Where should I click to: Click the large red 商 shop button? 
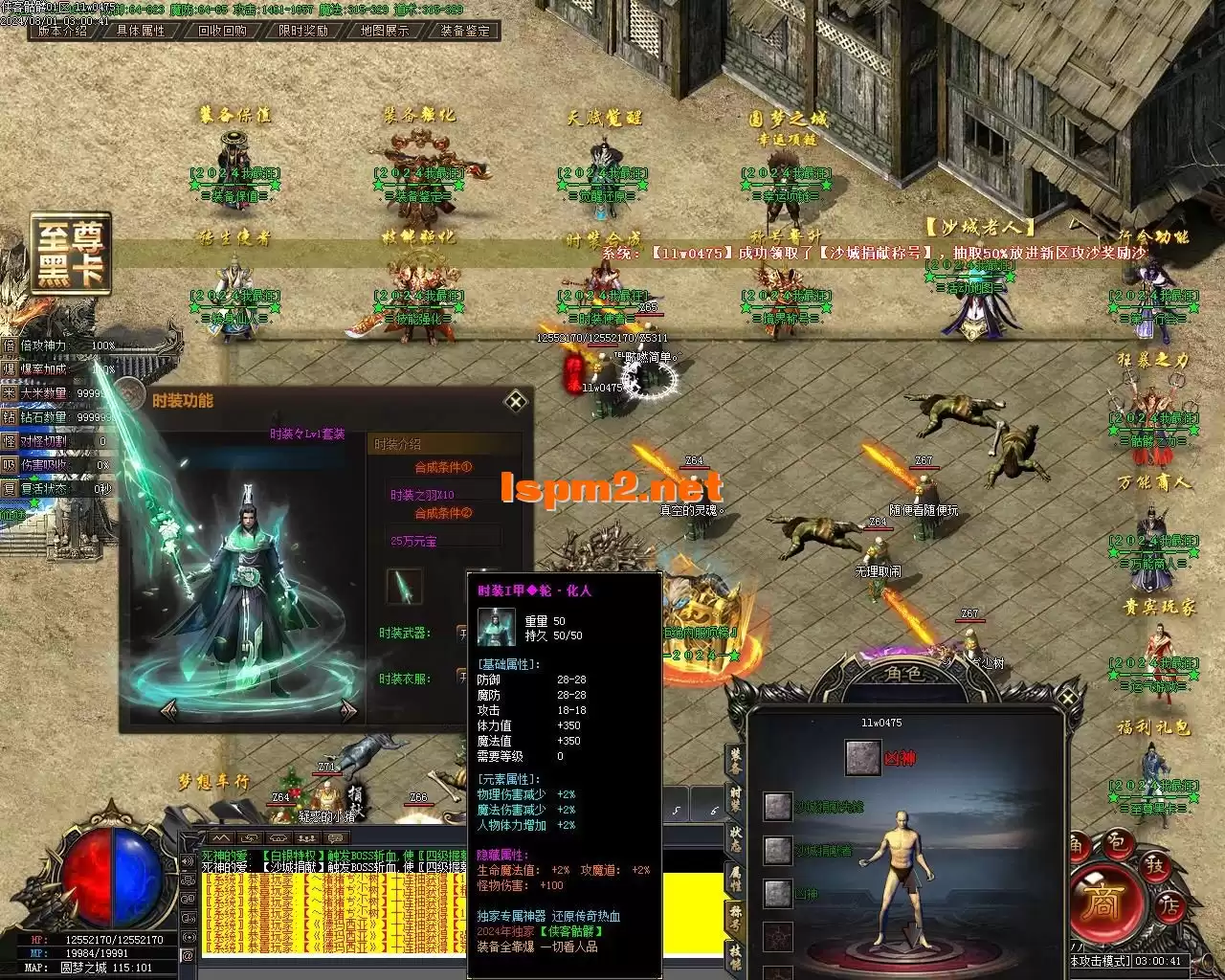click(x=1102, y=904)
